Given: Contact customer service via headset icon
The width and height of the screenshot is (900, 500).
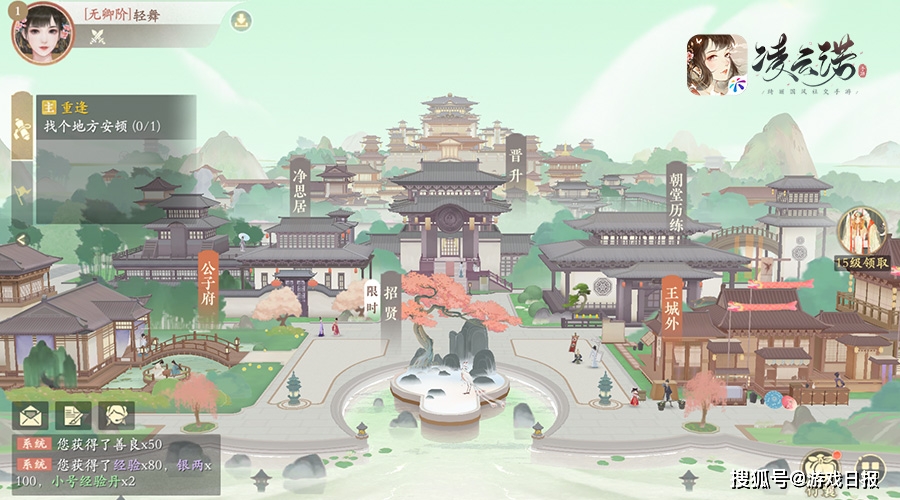Looking at the screenshot, I should [x=117, y=415].
